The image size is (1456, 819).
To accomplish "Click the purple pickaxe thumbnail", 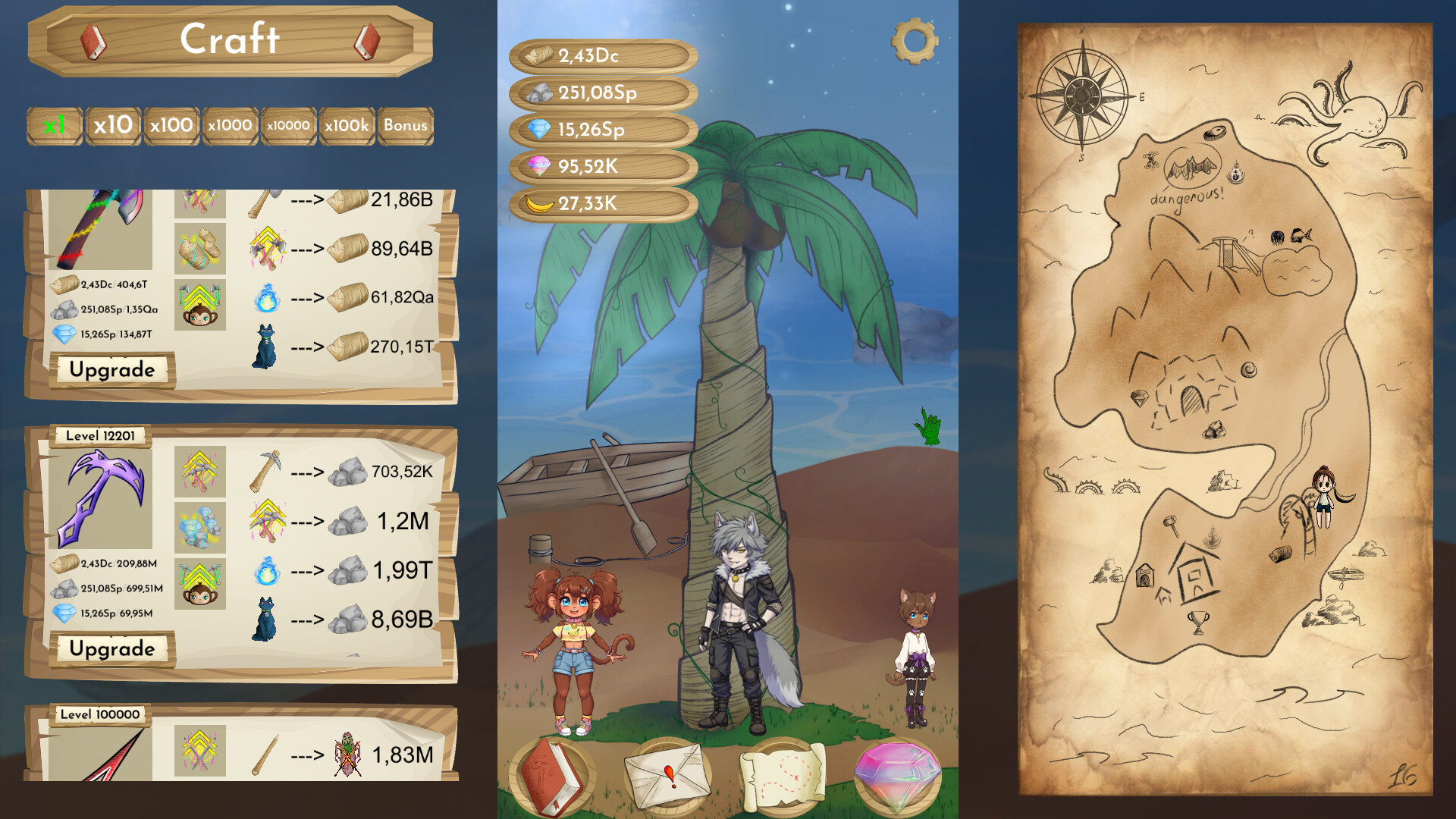I will (102, 497).
